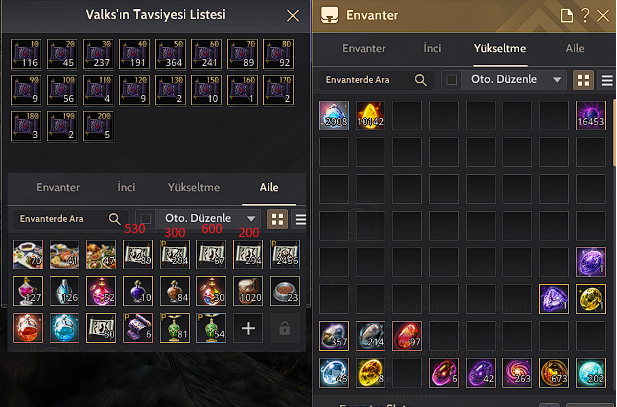Open the Oto. Düzenle dropdown in Valks panel
Screen dimensions: 617x407
(x=250, y=218)
